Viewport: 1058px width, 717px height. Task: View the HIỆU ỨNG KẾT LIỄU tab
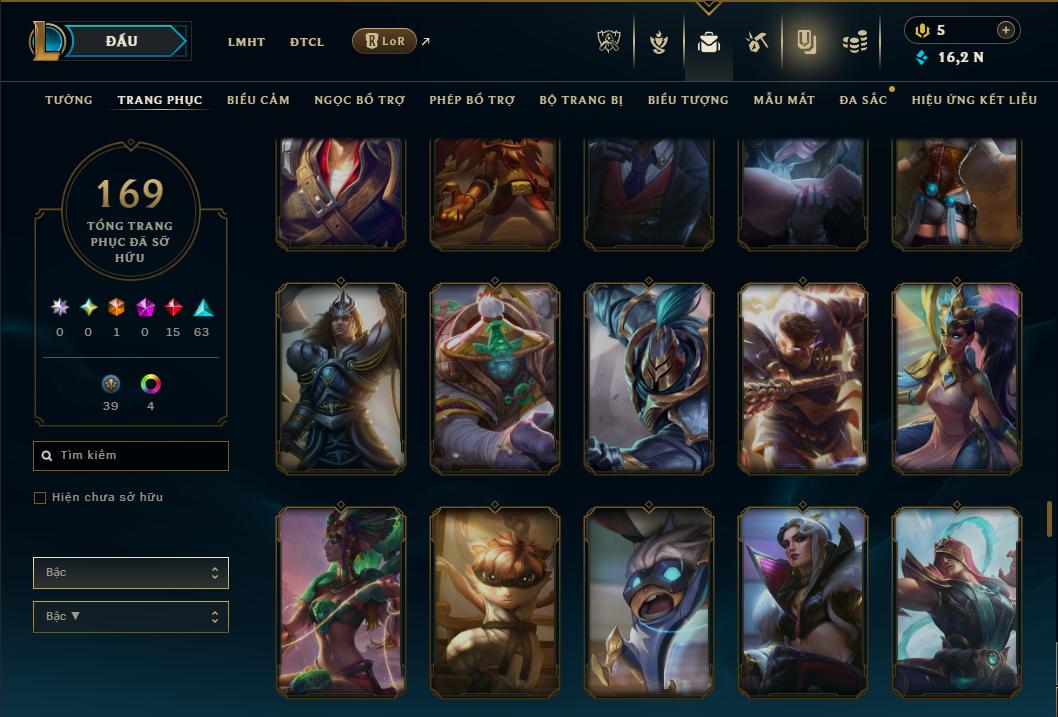[x=974, y=100]
